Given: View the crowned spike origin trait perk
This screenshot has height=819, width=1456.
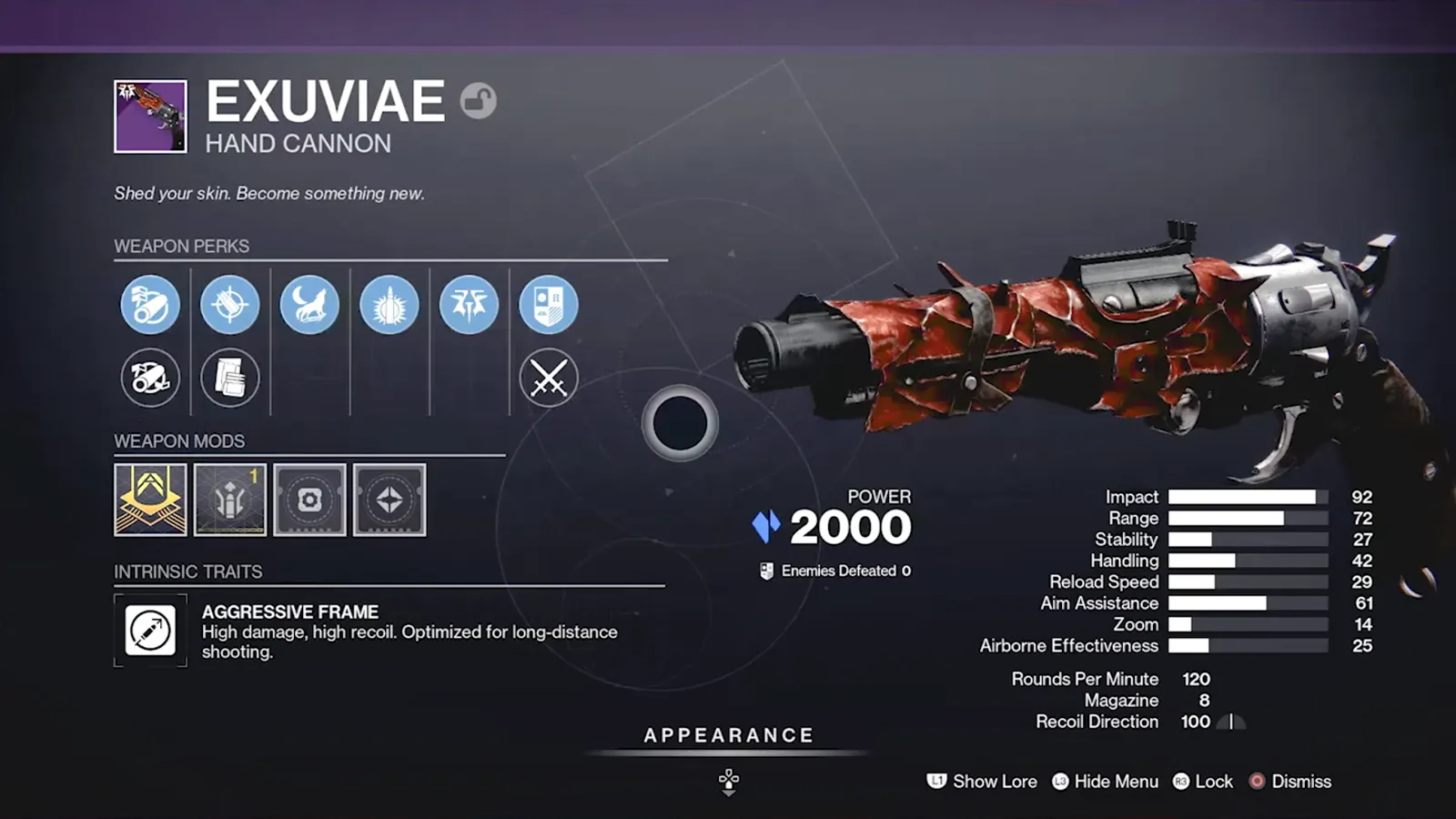Looking at the screenshot, I should tap(470, 305).
